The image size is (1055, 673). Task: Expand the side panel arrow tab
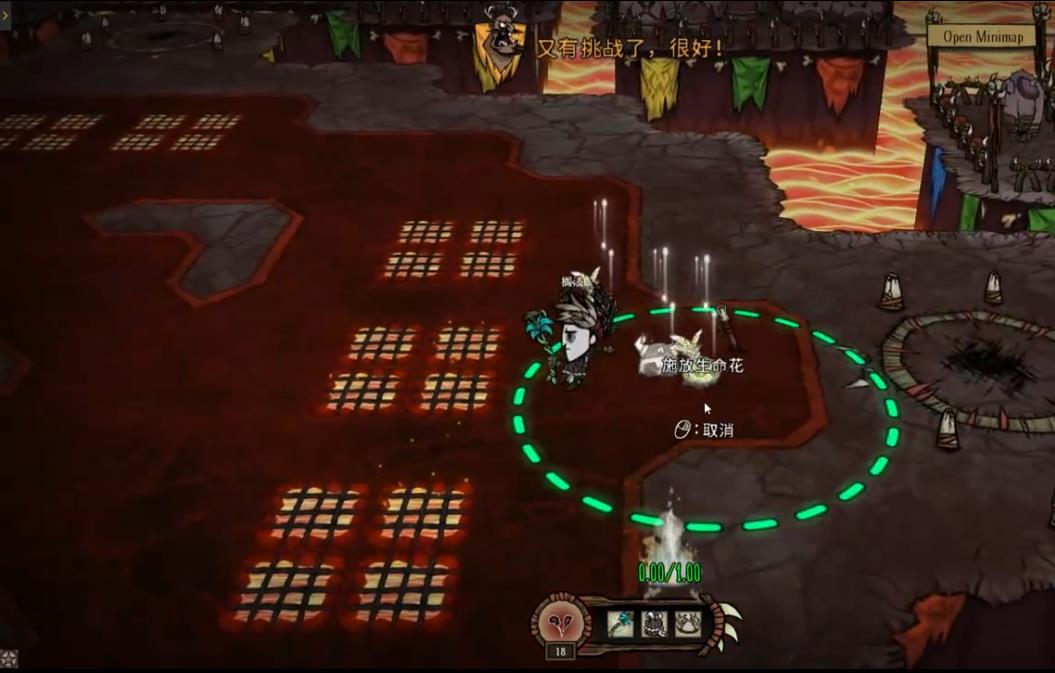[5, 15]
